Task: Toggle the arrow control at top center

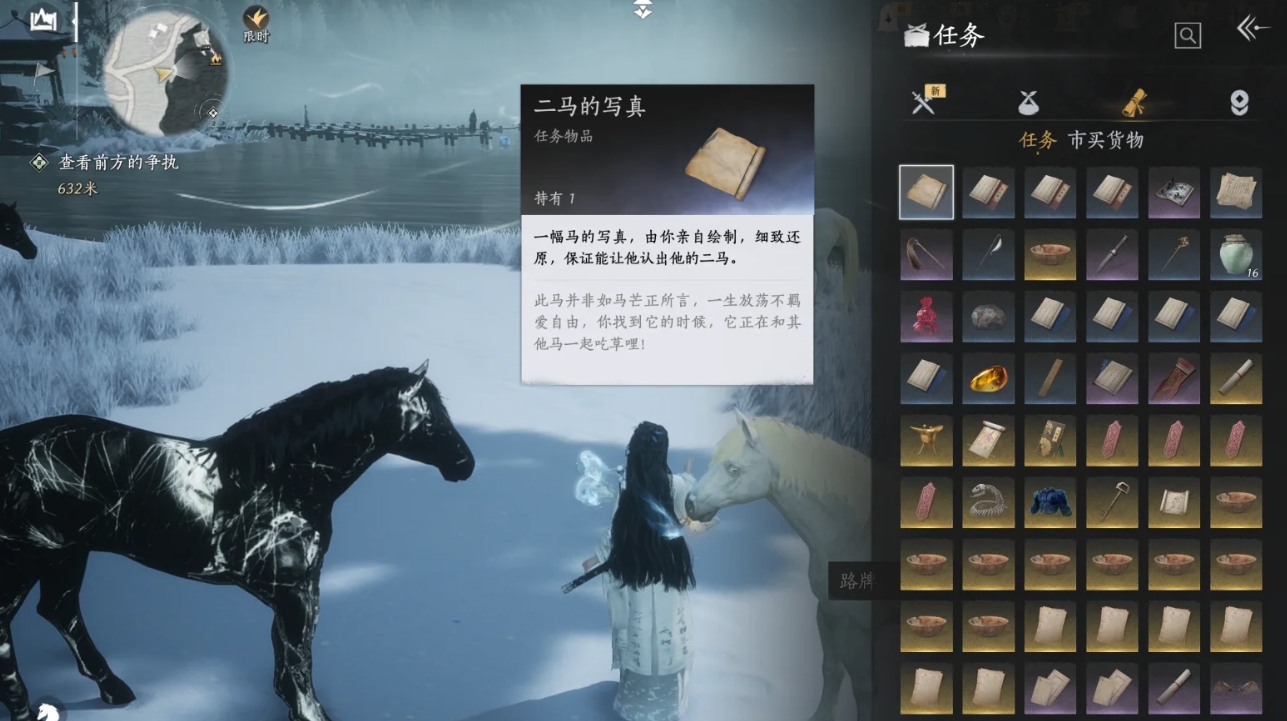Action: [641, 9]
